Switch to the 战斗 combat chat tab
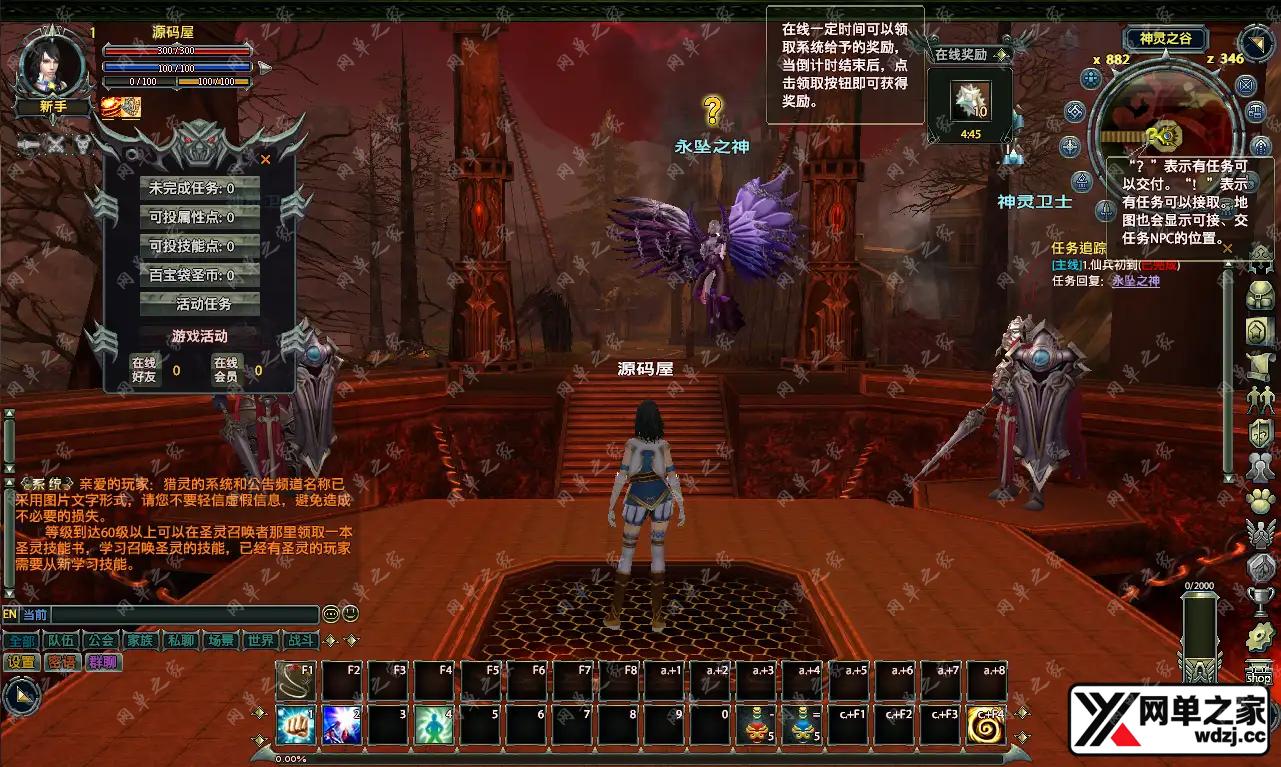This screenshot has height=767, width=1281. click(300, 640)
